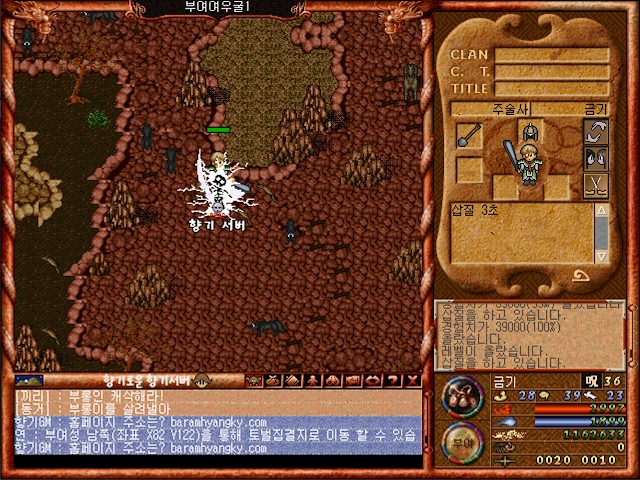The image size is (640, 480).
Task: Click the round 부여 button
Action: pyautogui.click(x=463, y=440)
